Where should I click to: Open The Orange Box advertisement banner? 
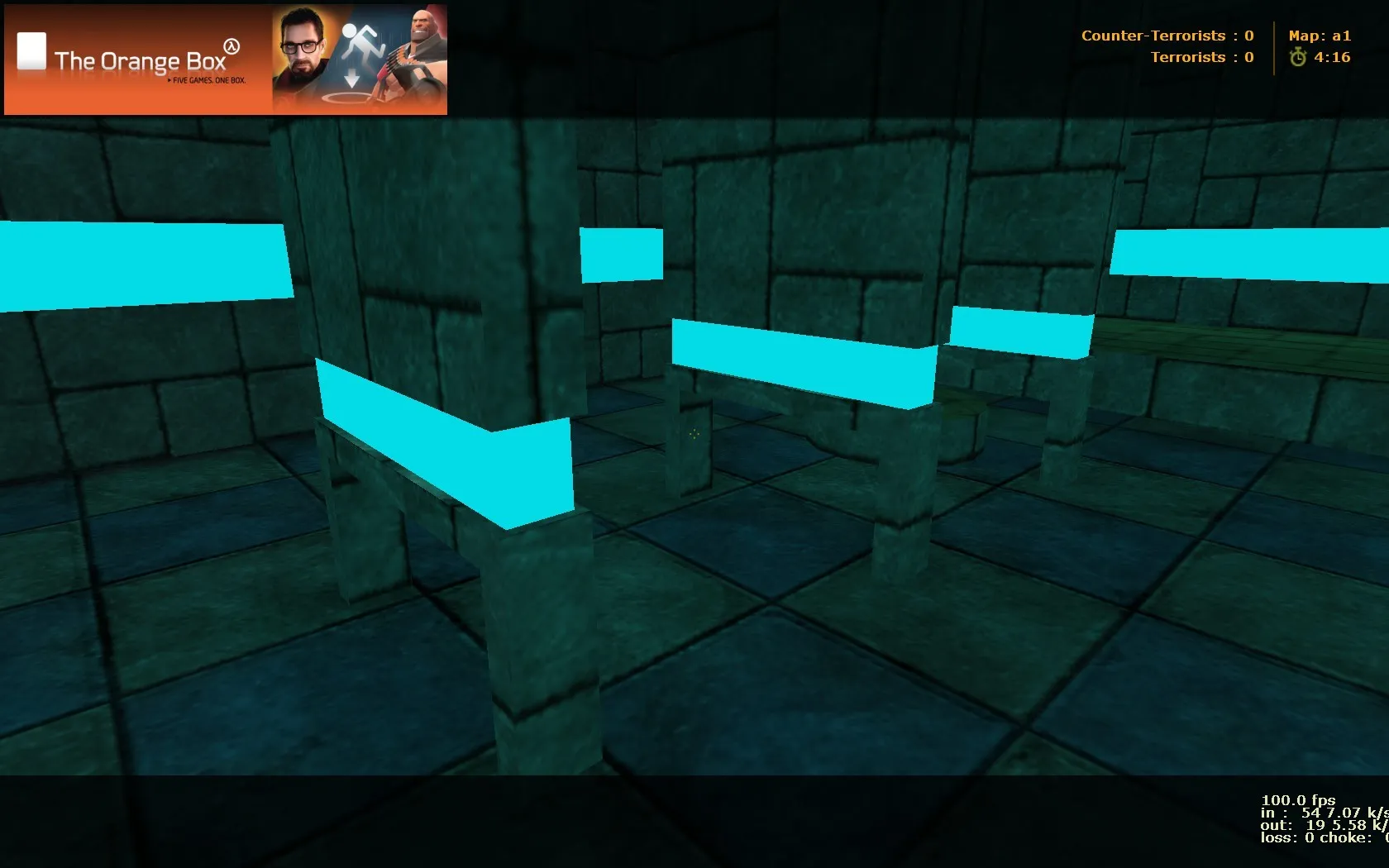click(x=225, y=60)
